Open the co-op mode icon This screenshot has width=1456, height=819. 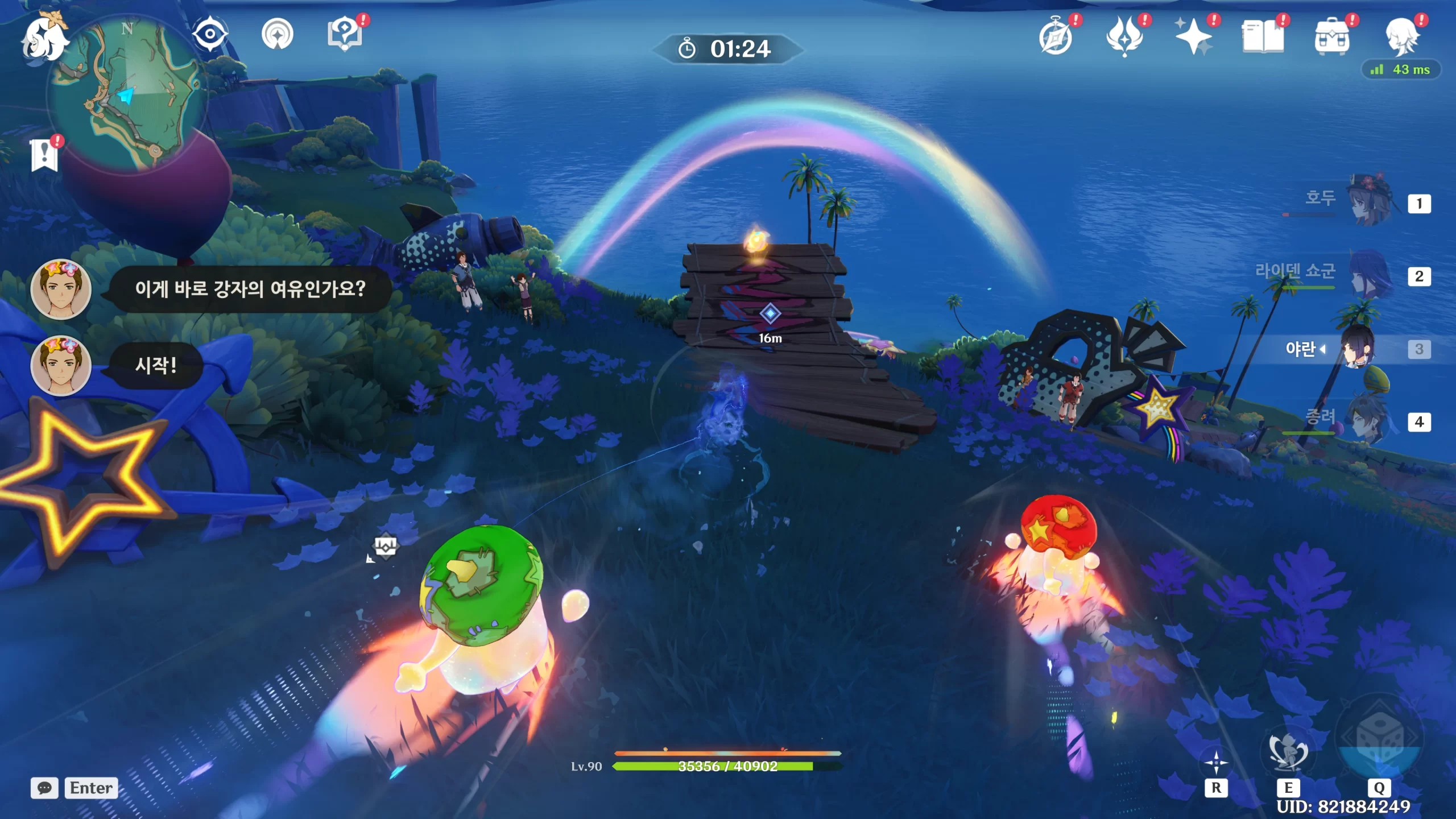[278, 34]
